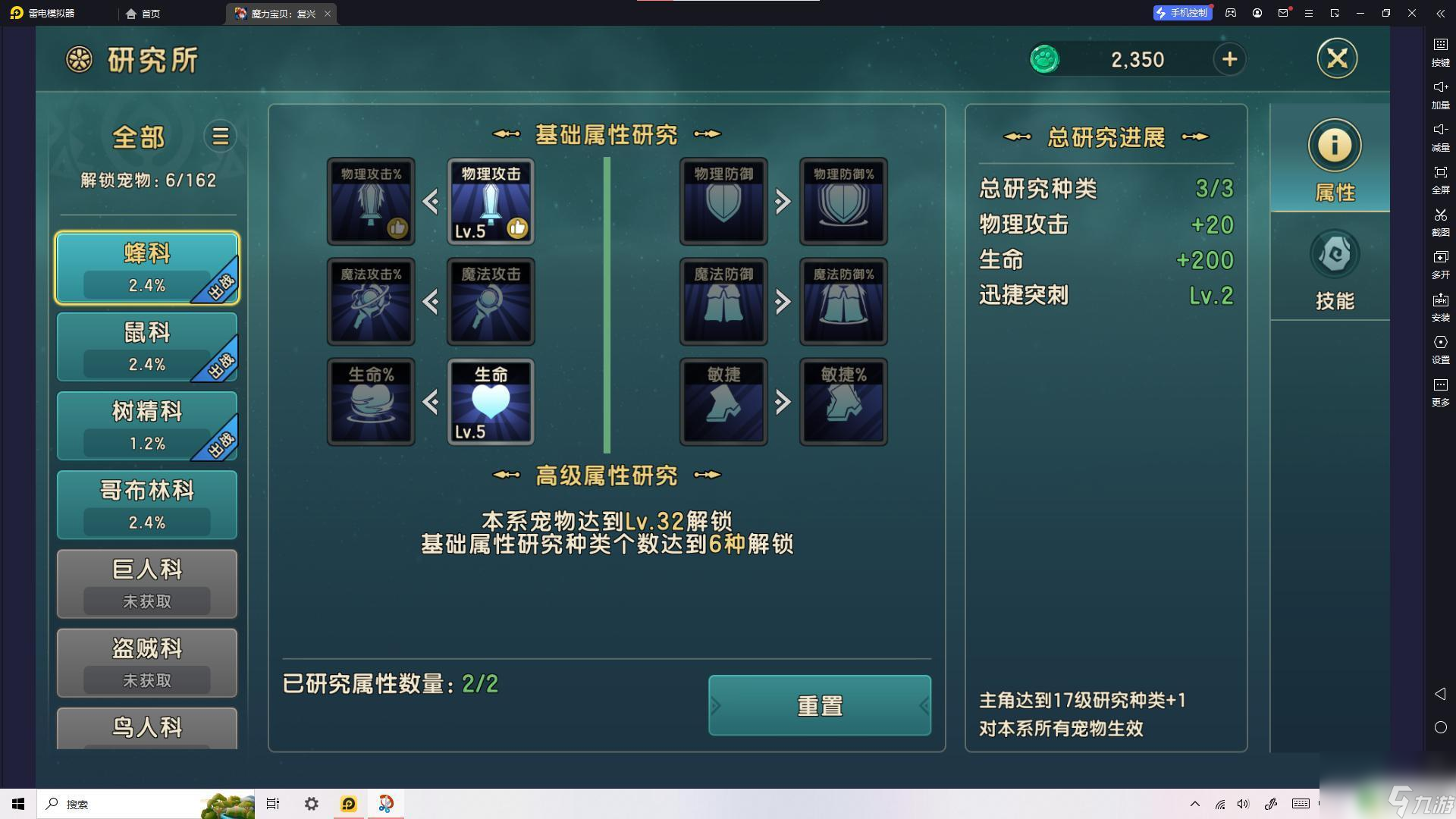Click the 物理防御 research icon
1456x819 pixels.
coord(722,201)
